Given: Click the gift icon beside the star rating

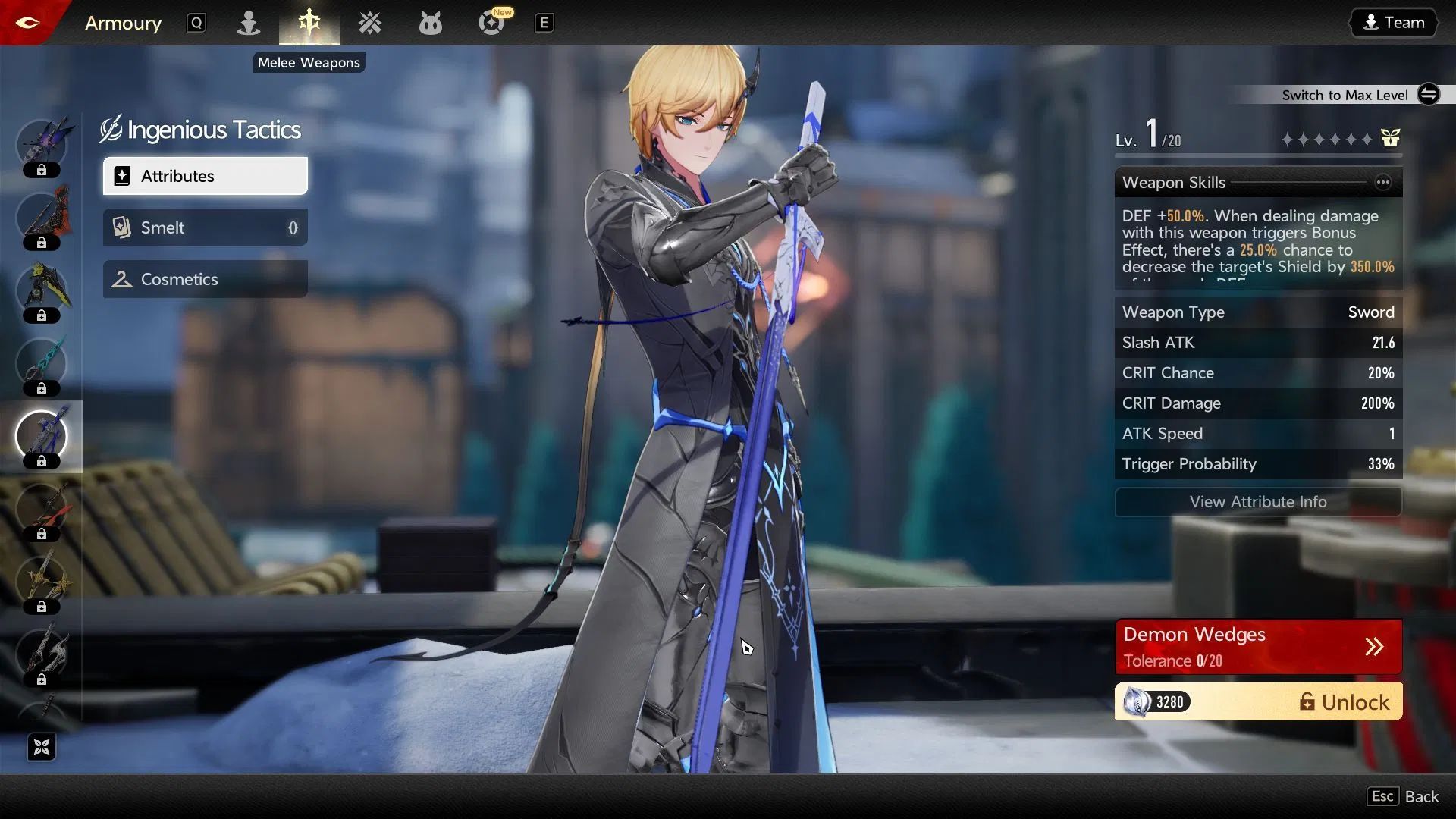Looking at the screenshot, I should 1390,138.
